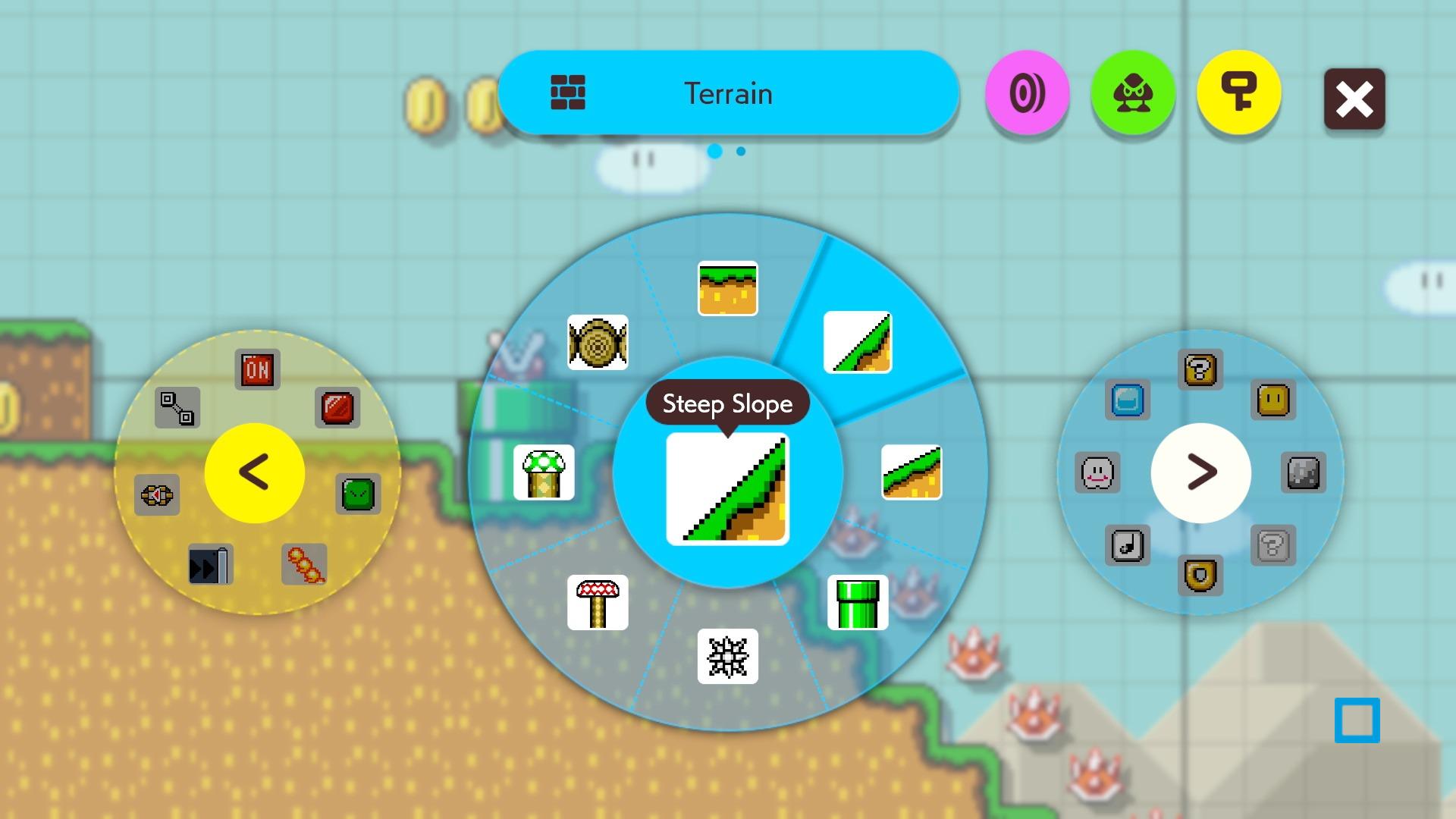This screenshot has width=1456, height=819.
Task: Toggle the ON/OFF Switch item
Action: (x=257, y=369)
